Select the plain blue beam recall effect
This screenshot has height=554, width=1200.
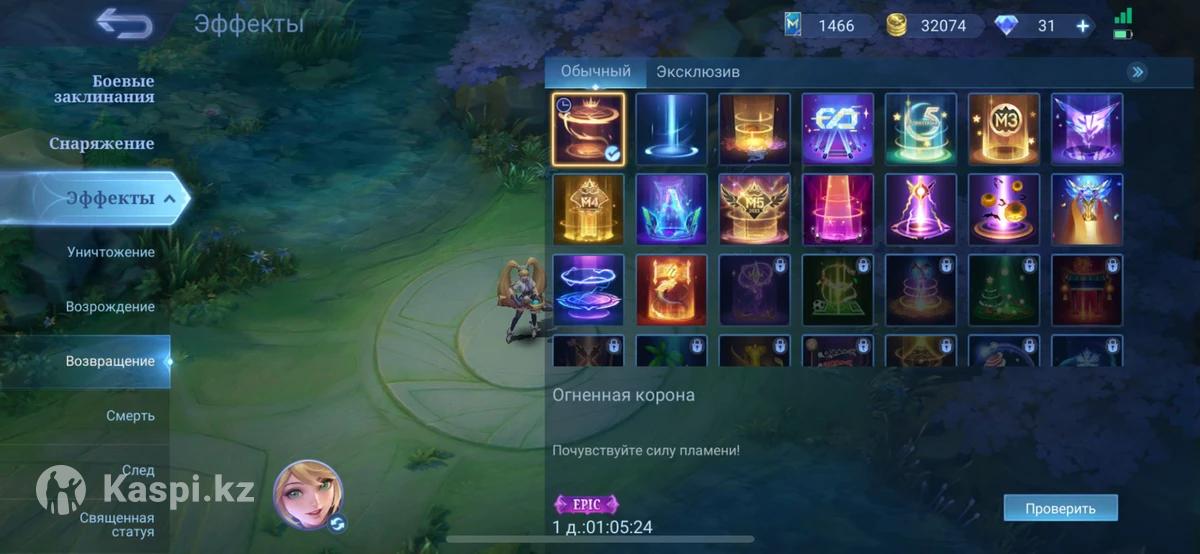click(671, 129)
